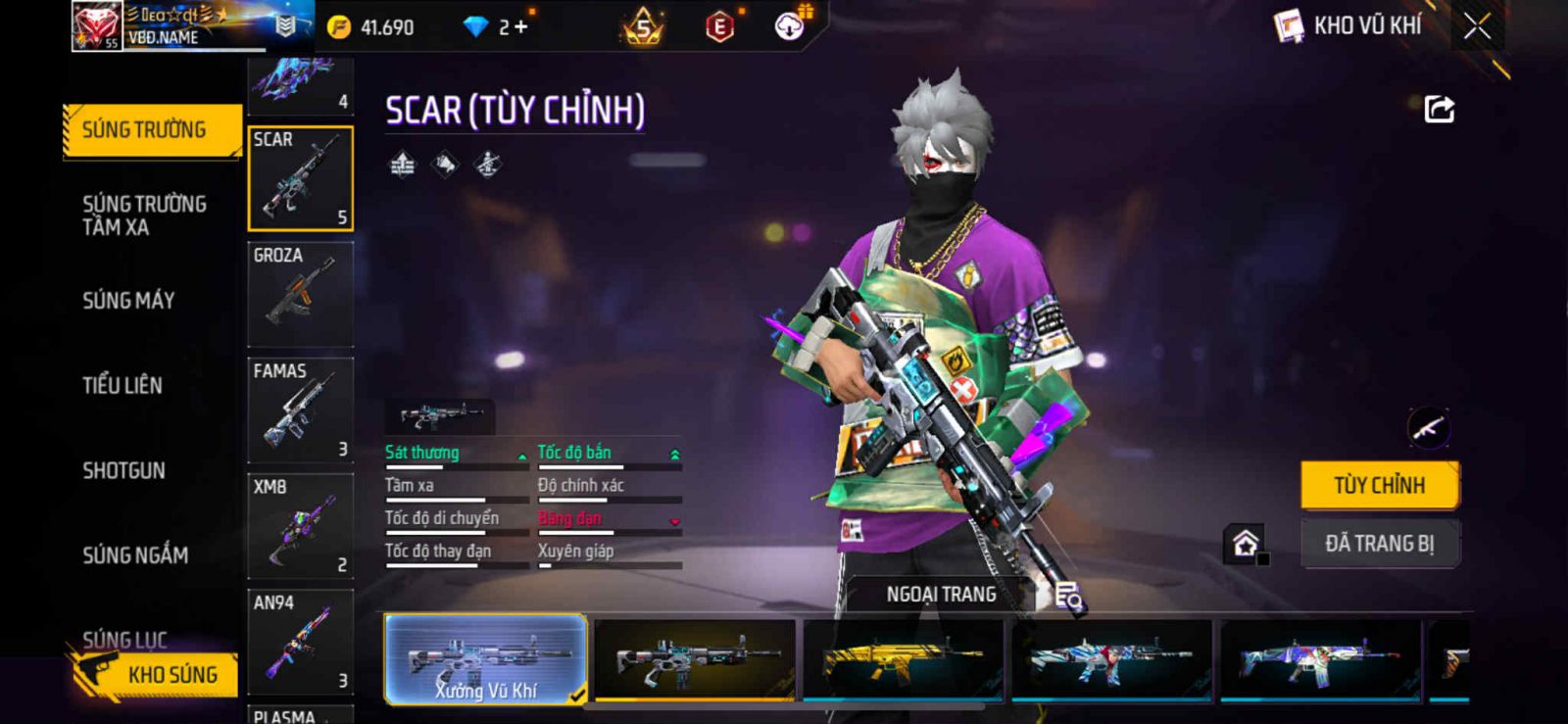Screen dimensions: 1568x724
Task: Switch to Súng Trường Tầm Xa category
Action: (144, 216)
